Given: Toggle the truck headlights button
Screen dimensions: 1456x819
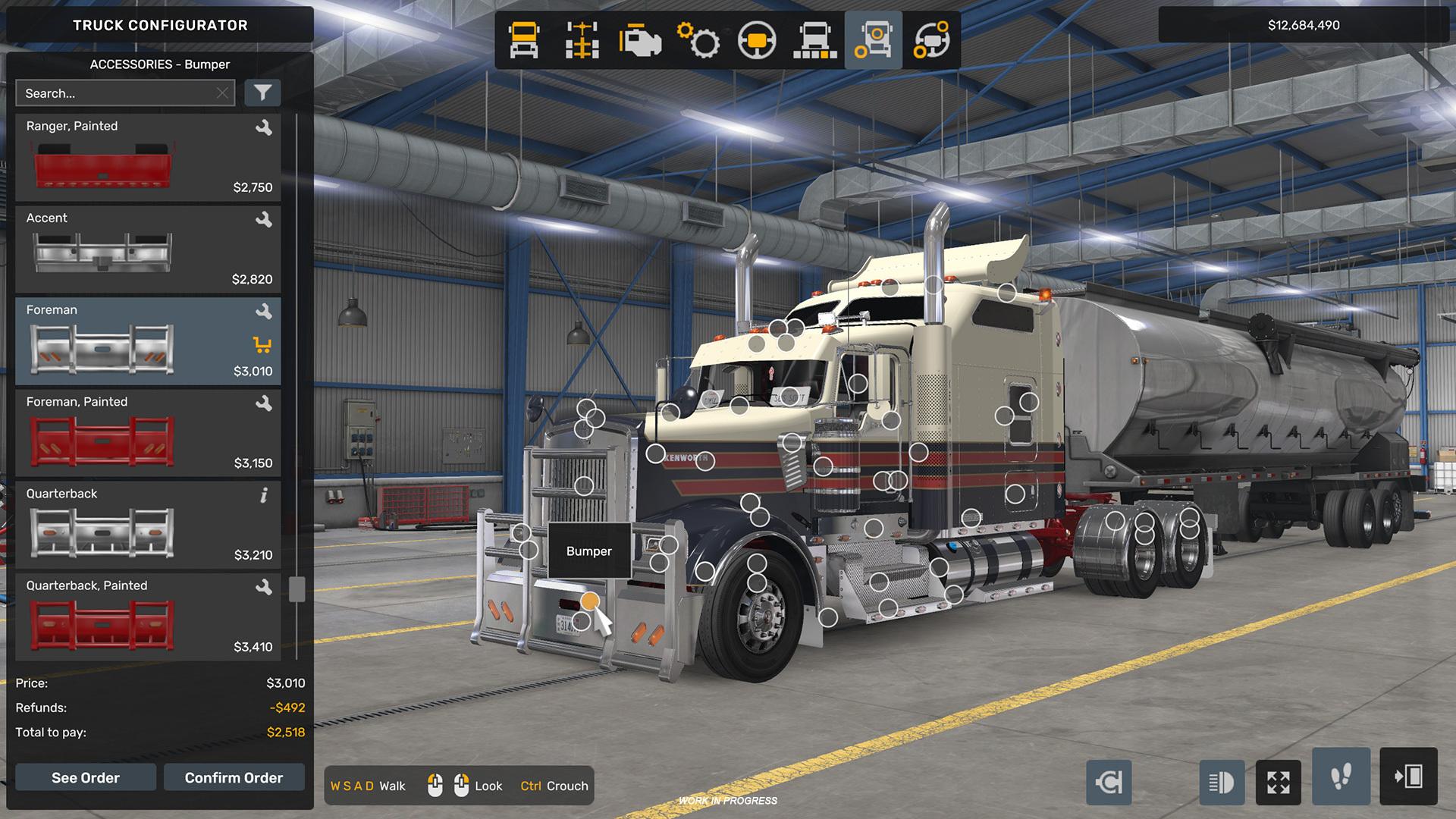Looking at the screenshot, I should coord(1222,782).
